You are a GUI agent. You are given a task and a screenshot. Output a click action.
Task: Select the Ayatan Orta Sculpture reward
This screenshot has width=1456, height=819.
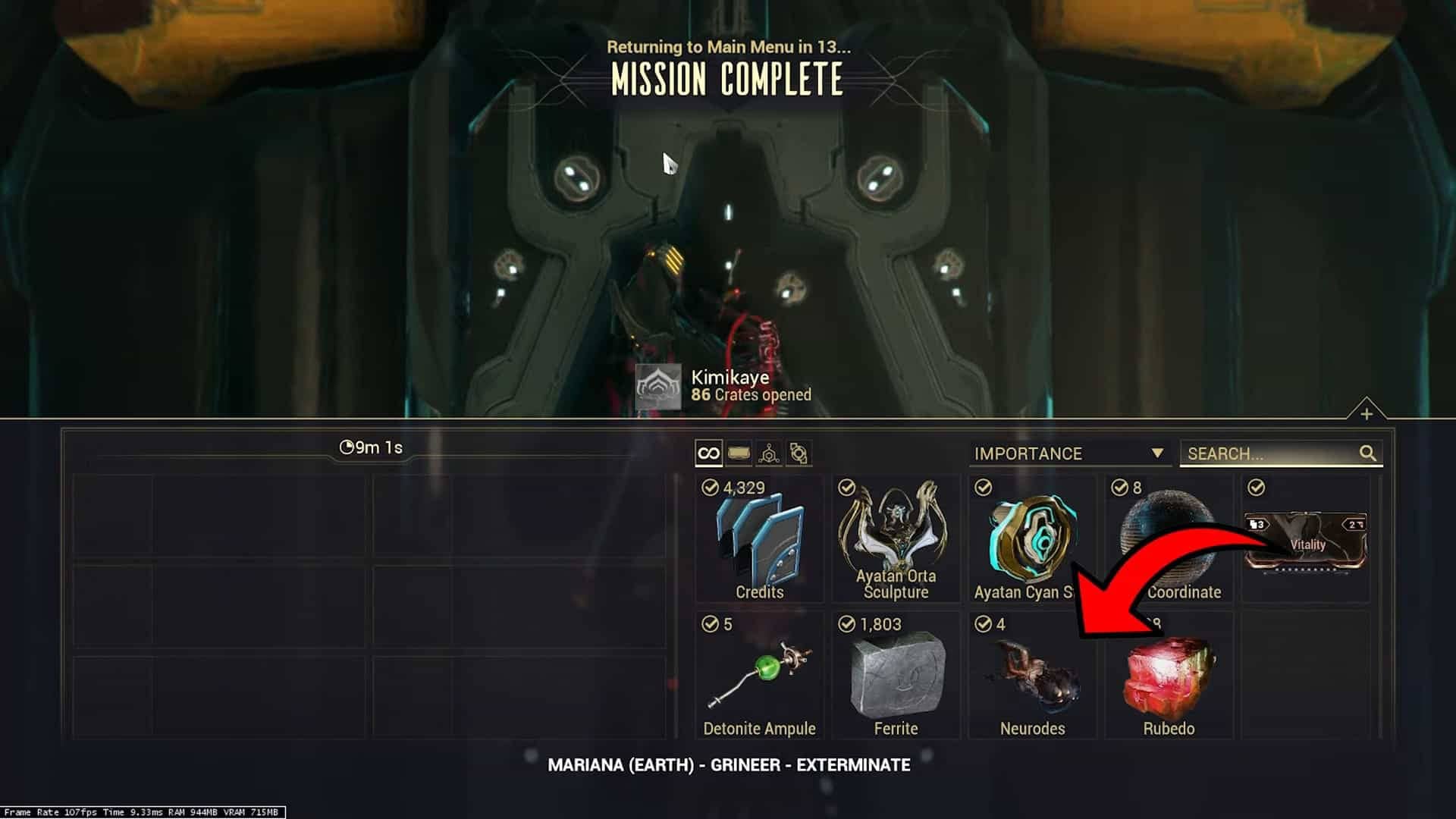tap(896, 539)
